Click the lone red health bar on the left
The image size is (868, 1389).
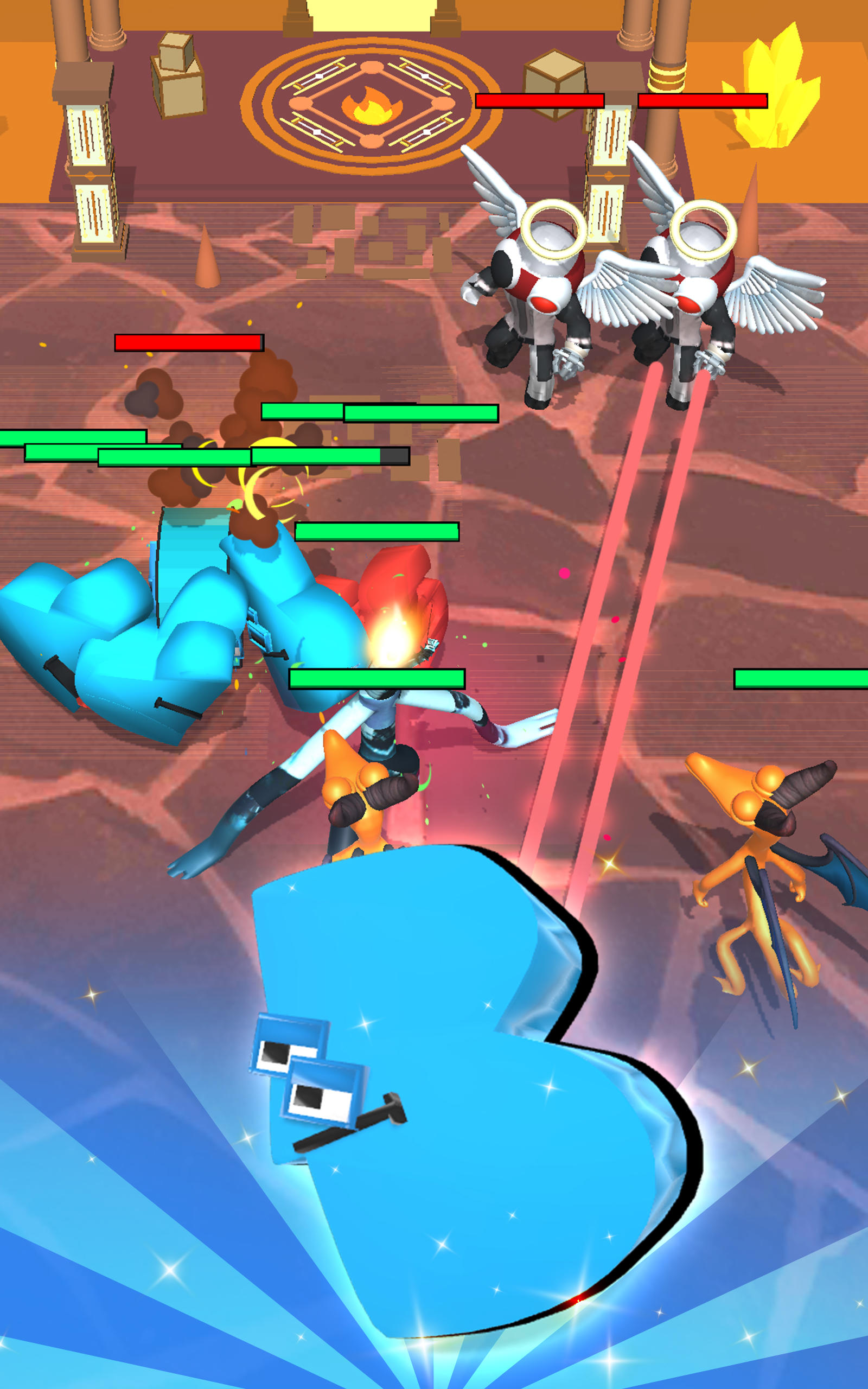coord(187,343)
